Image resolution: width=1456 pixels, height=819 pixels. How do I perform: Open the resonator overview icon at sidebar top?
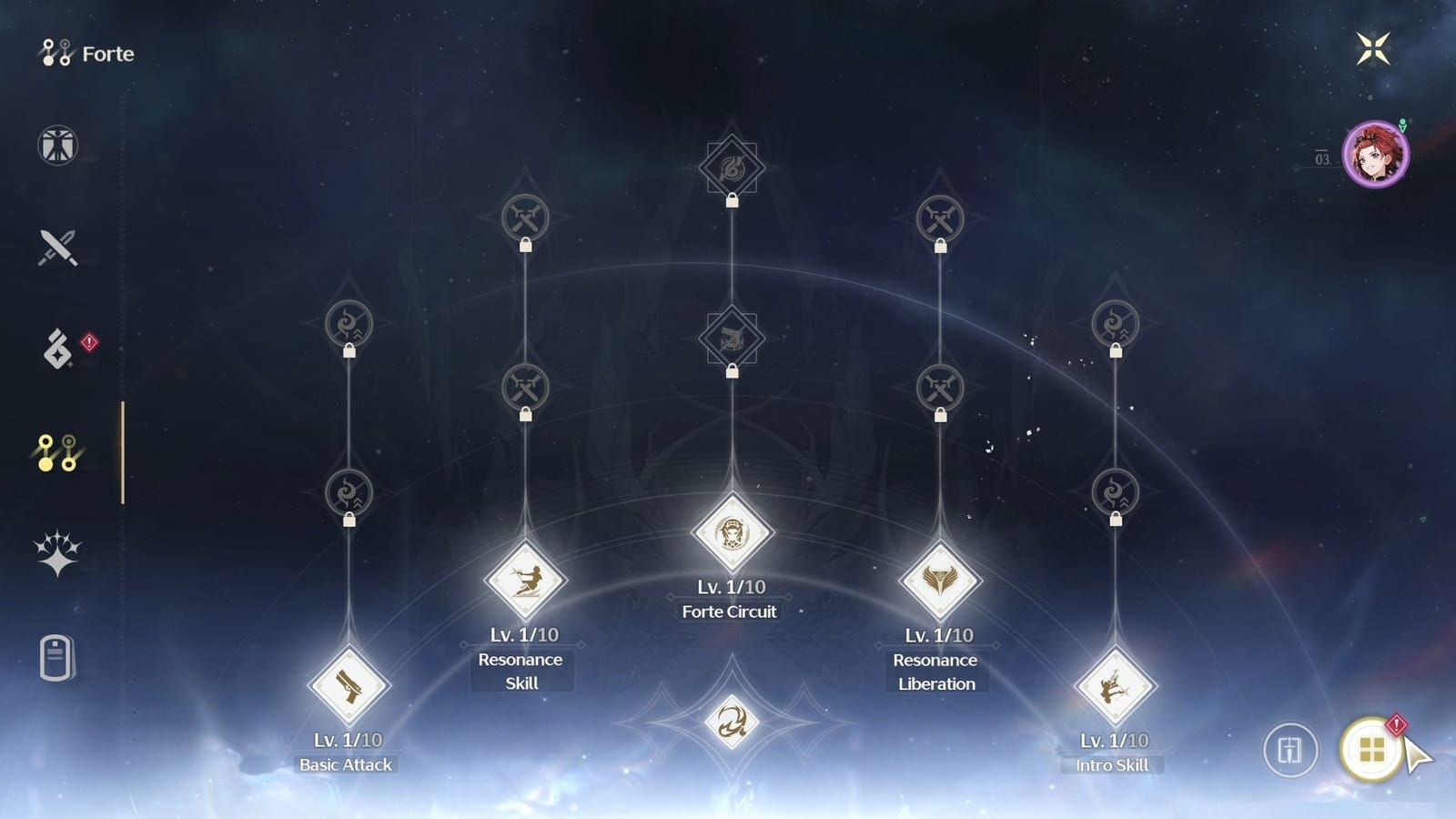pos(56,145)
